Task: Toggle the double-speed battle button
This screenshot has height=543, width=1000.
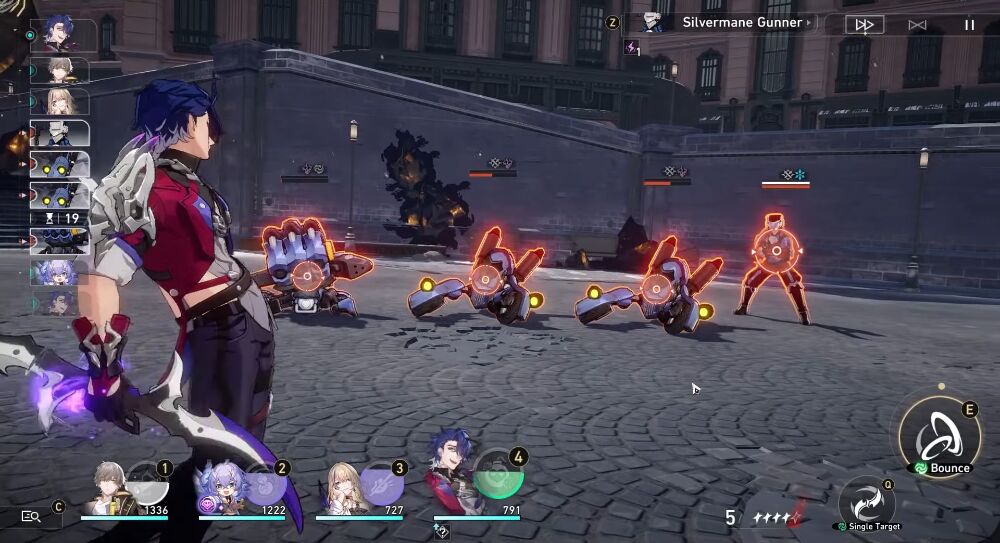Action: point(865,24)
